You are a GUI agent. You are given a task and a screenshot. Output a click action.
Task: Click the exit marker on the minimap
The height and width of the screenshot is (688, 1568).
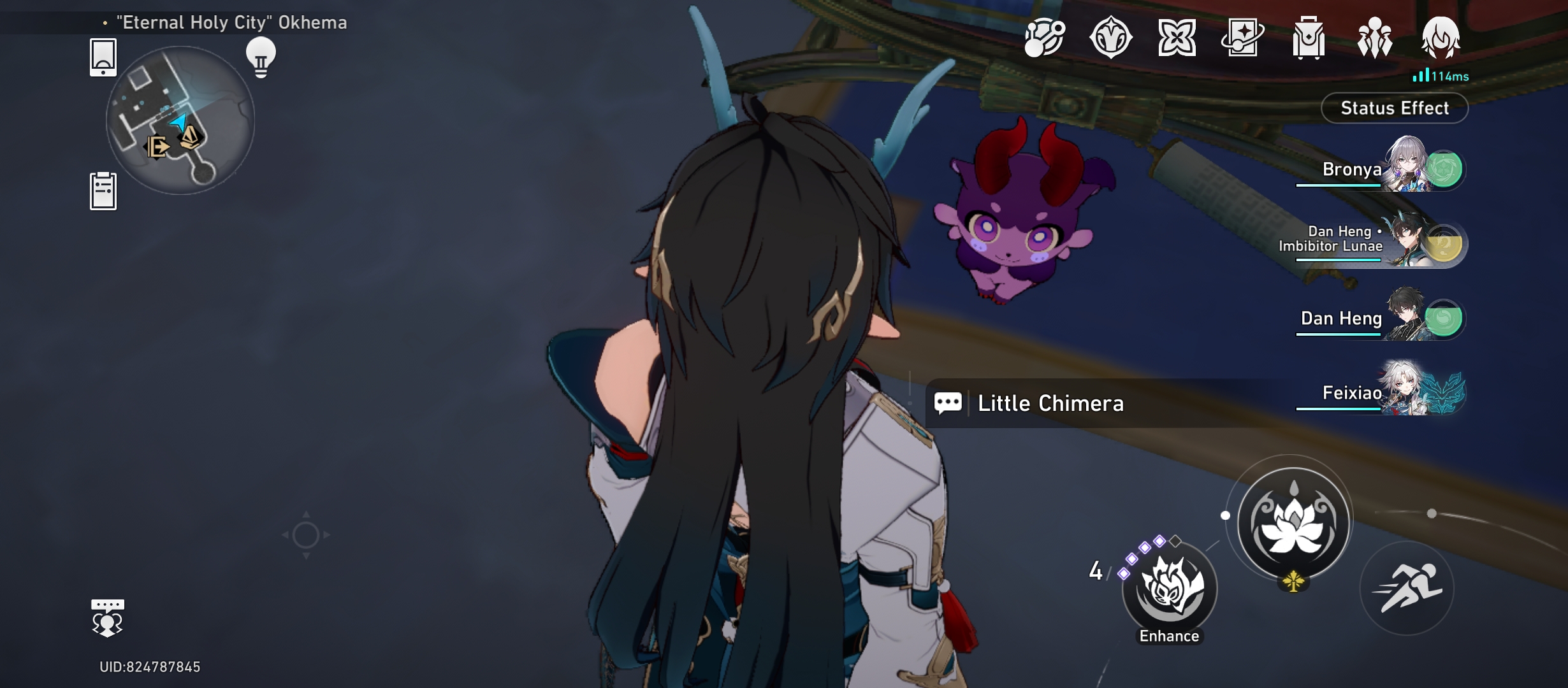click(x=157, y=148)
